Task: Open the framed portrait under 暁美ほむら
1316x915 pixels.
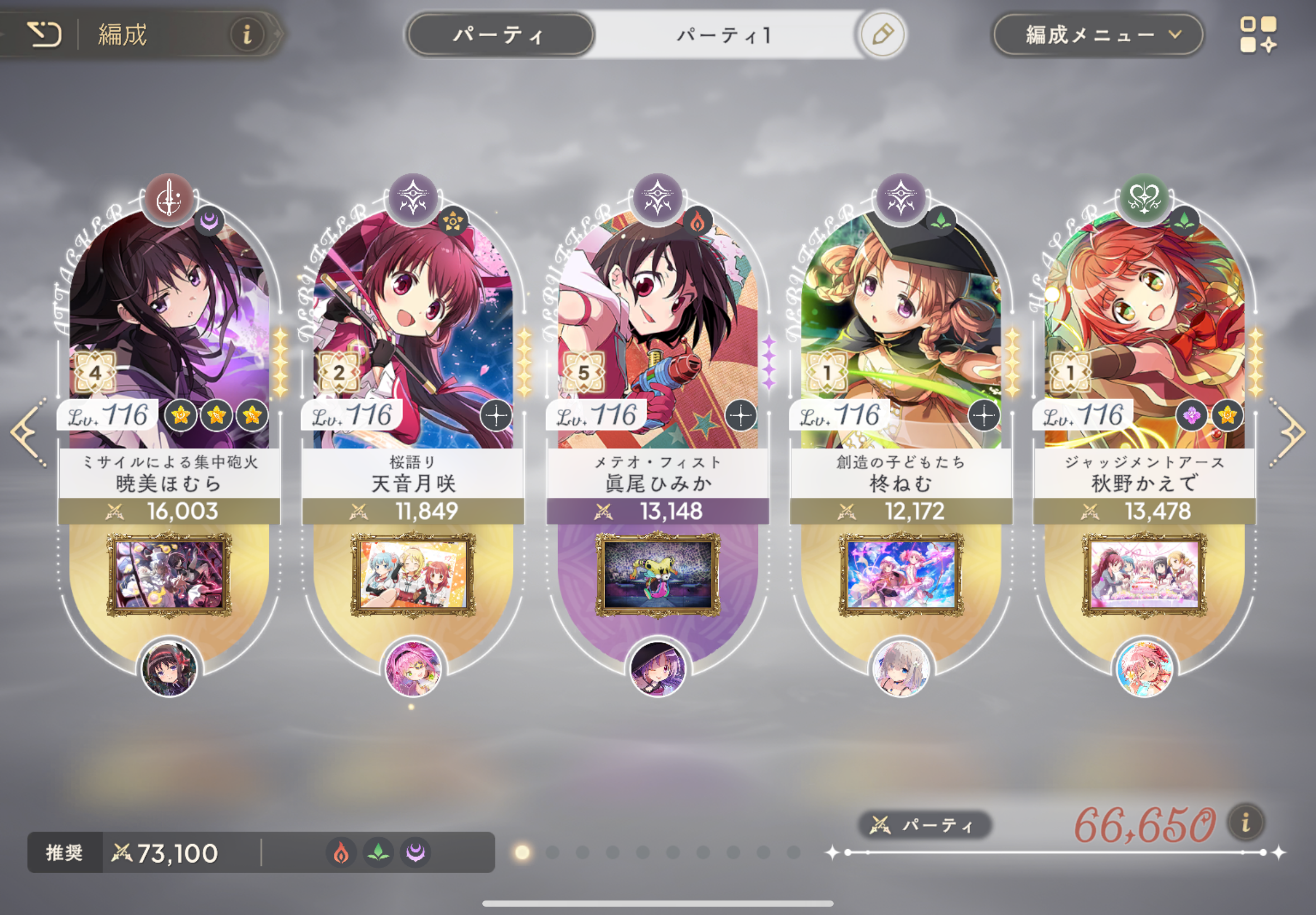Action: [169, 575]
